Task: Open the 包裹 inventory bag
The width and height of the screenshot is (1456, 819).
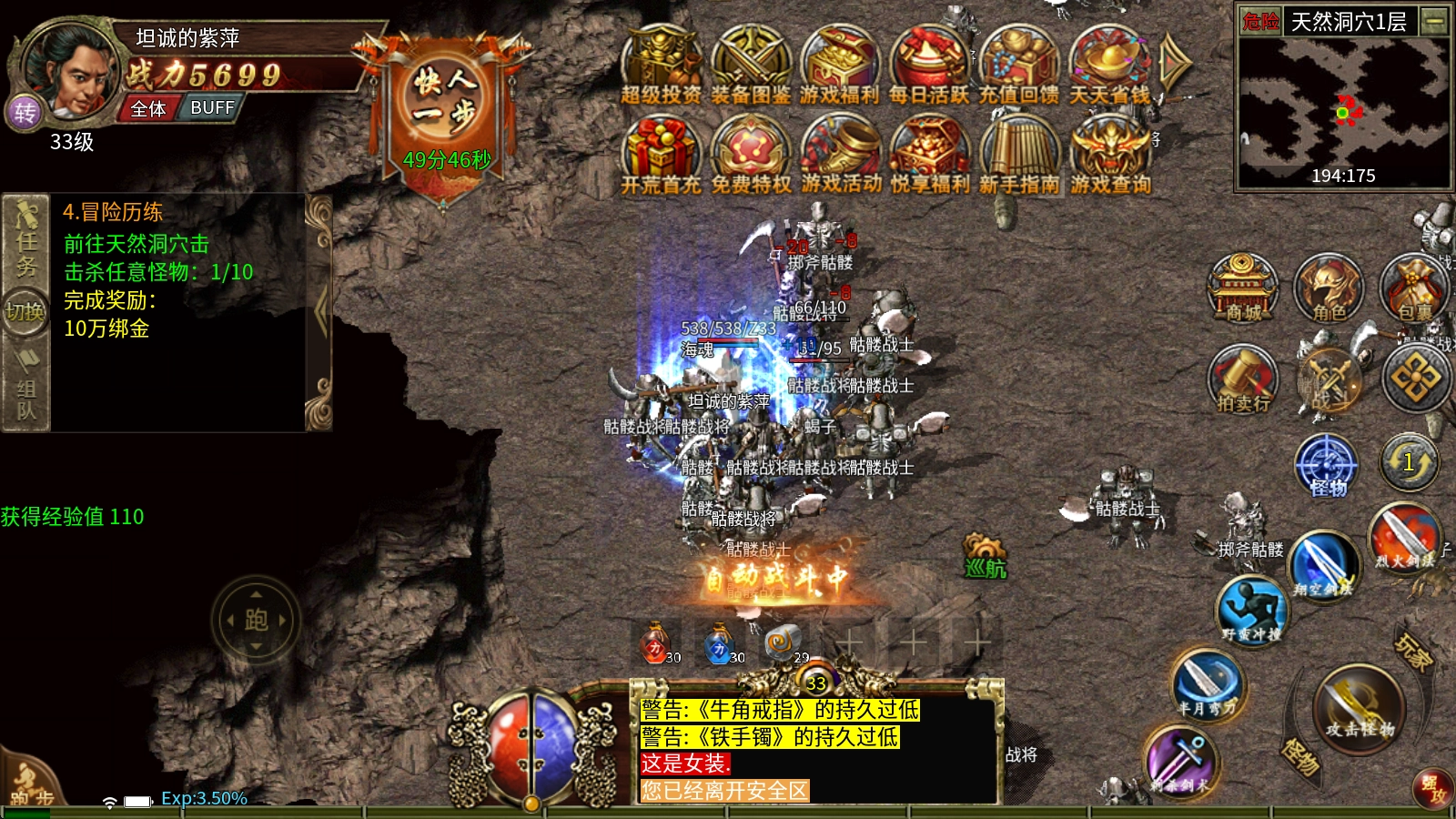Action: [1414, 288]
